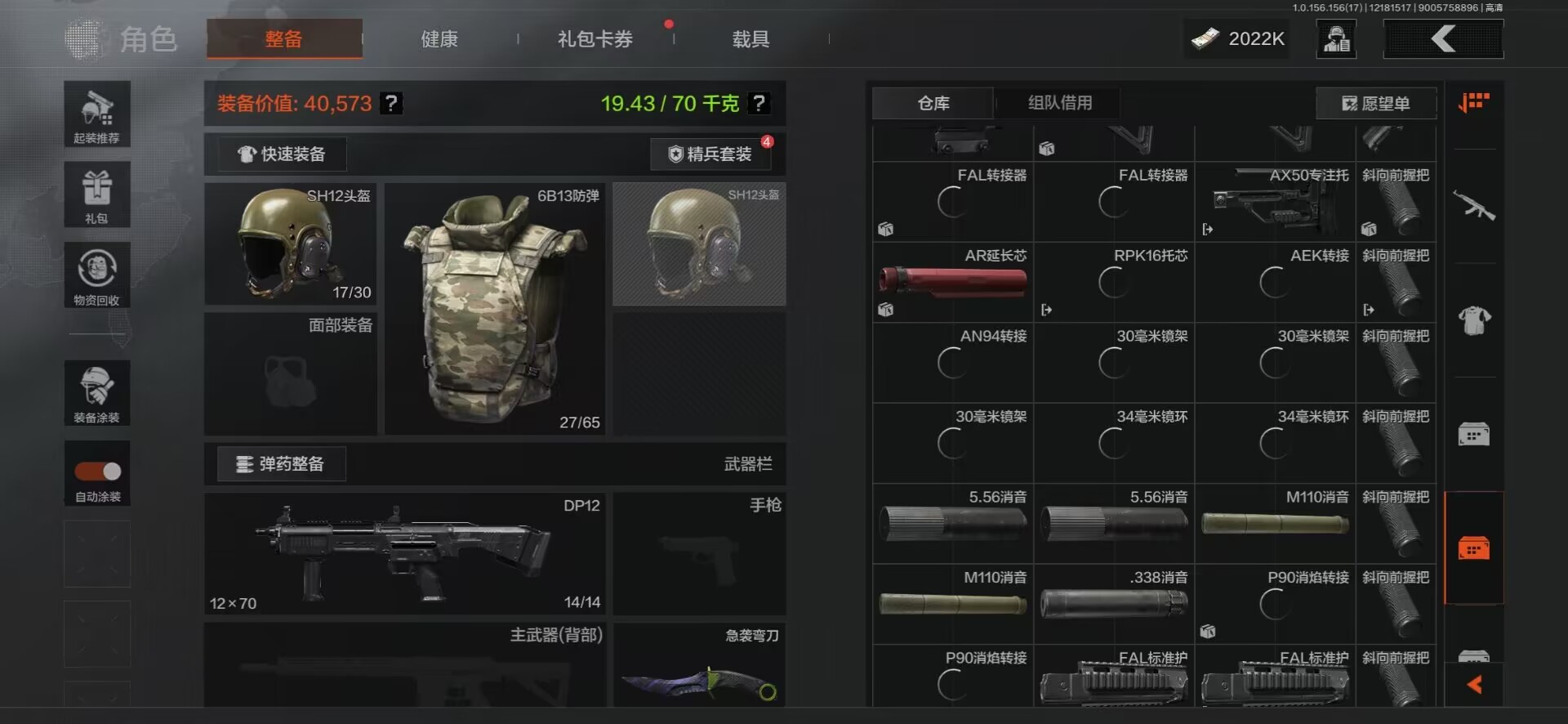
Task: Select the DP12 shotgun weapon slot
Action: (404, 553)
